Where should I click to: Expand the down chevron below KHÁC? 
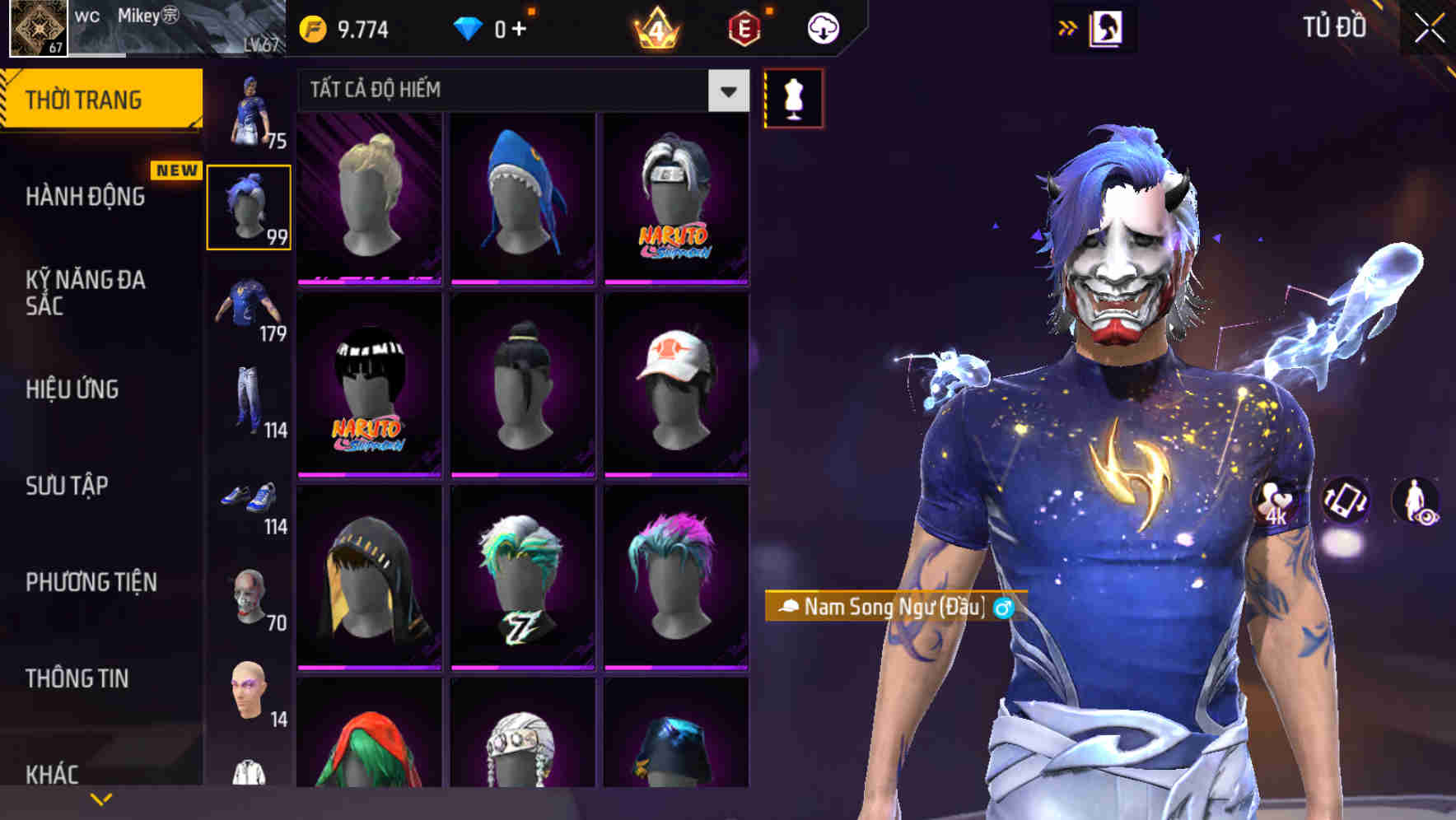click(x=101, y=799)
